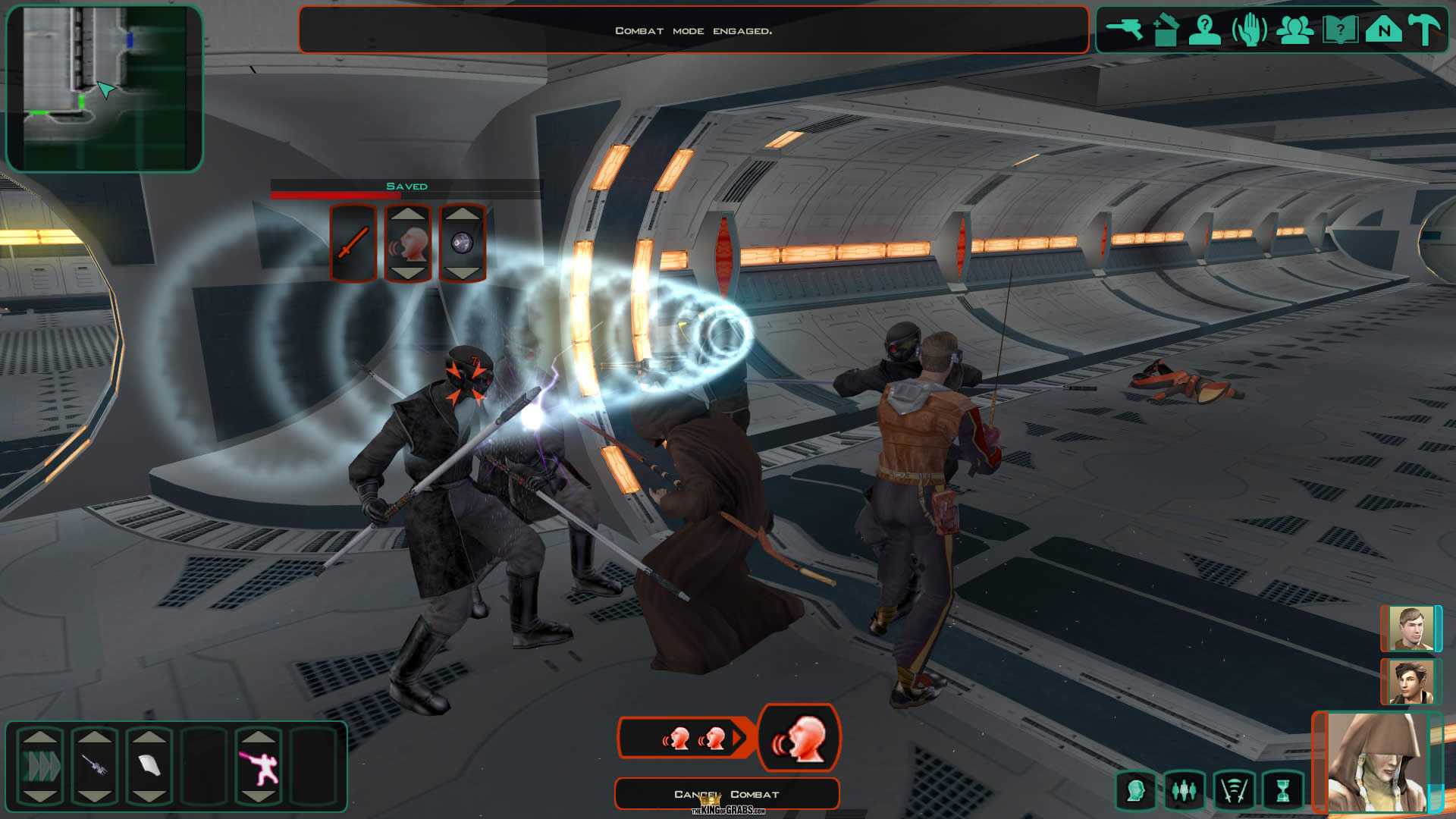The width and height of the screenshot is (1456, 819).
Task: Open the party selection group icon
Action: tap(1294, 30)
